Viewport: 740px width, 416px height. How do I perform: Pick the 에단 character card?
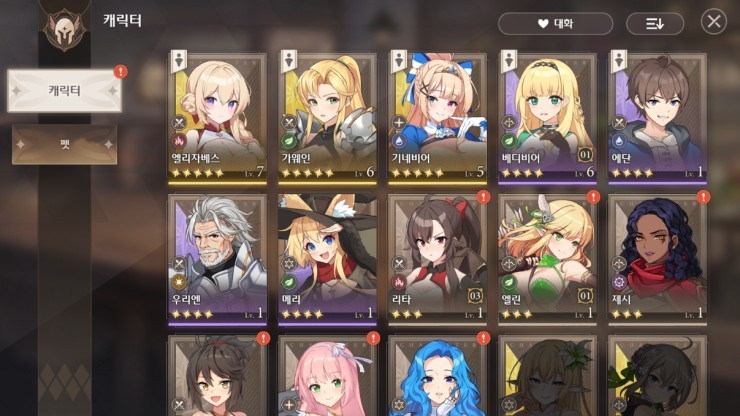656,118
